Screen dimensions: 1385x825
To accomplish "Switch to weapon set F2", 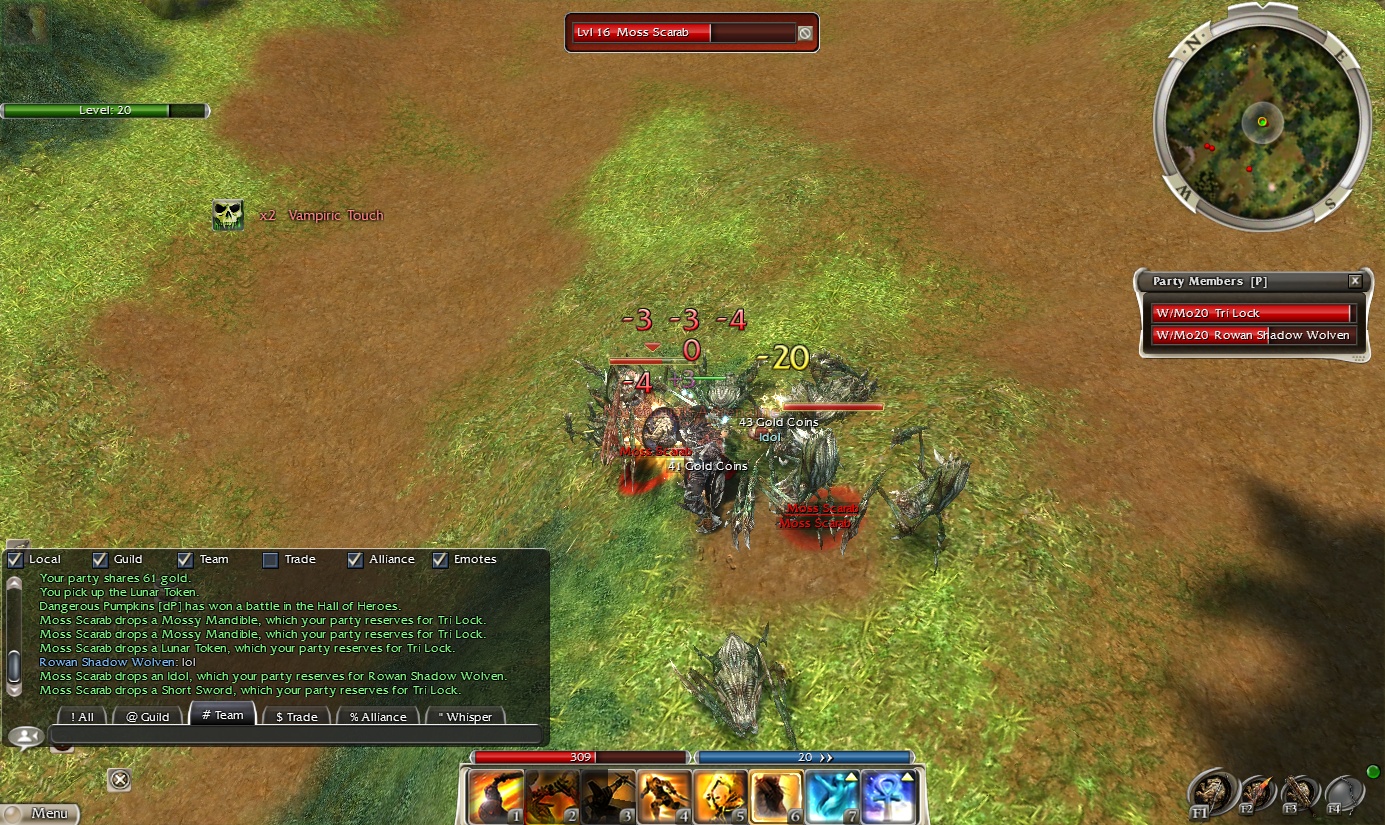I will tap(1256, 793).
